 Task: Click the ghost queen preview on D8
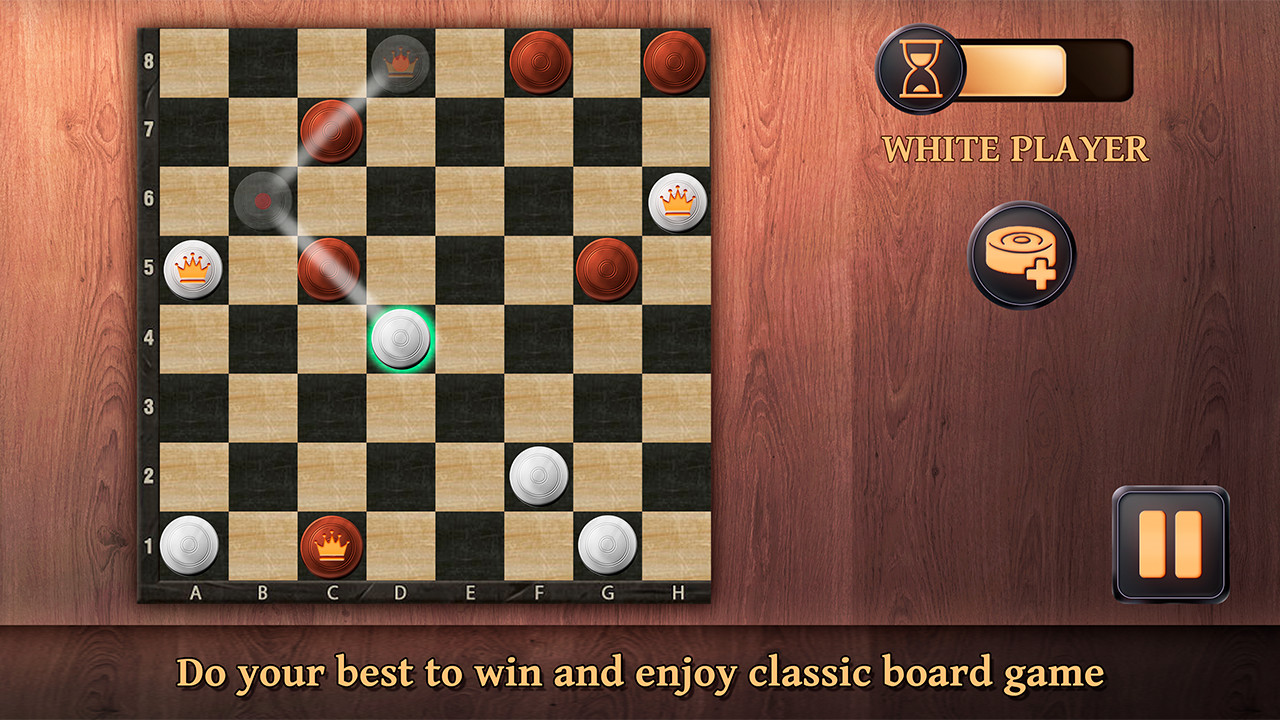point(400,63)
